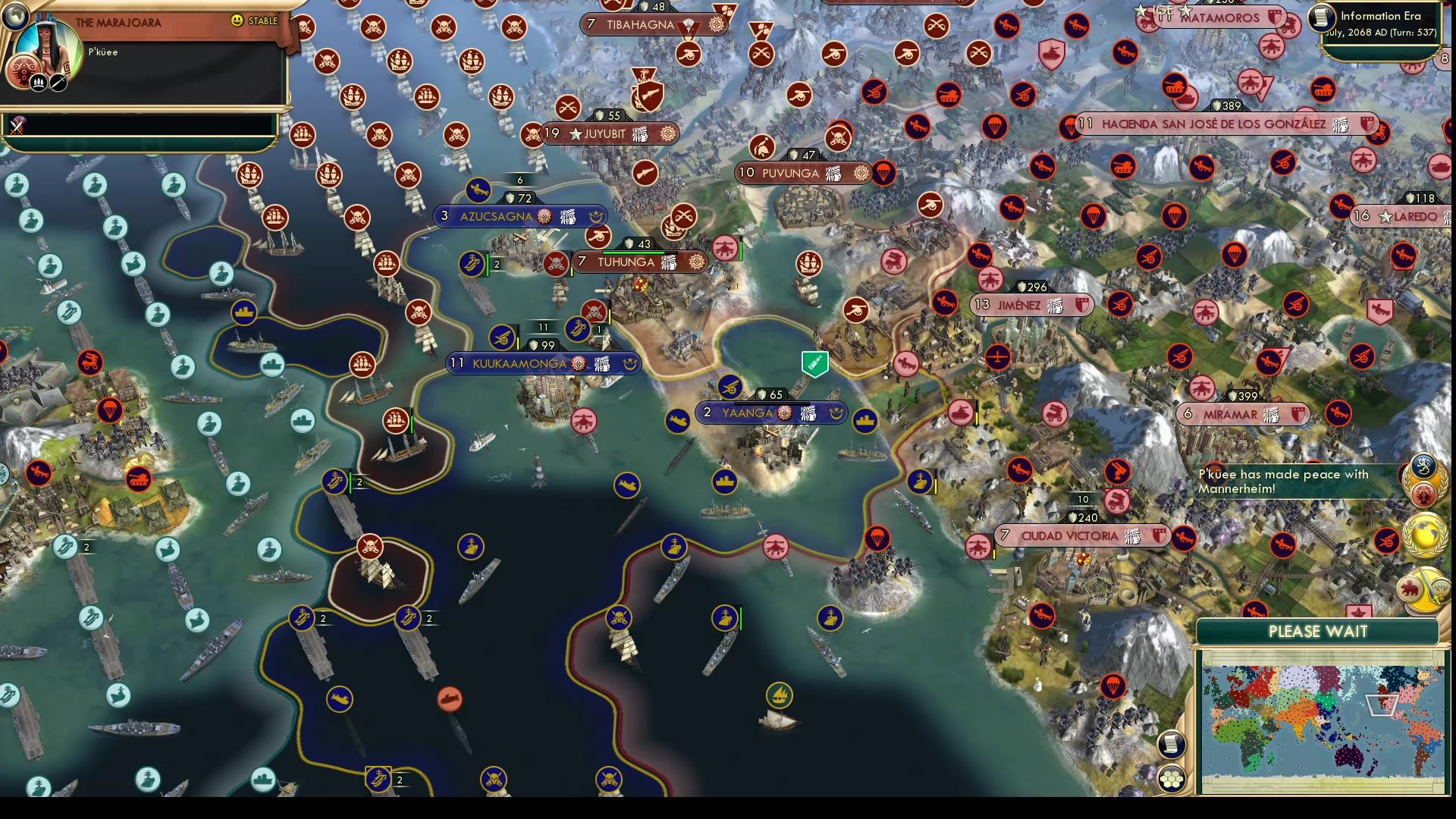Click the Please Wait turn button
The height and width of the screenshot is (819, 1456).
1317,632
